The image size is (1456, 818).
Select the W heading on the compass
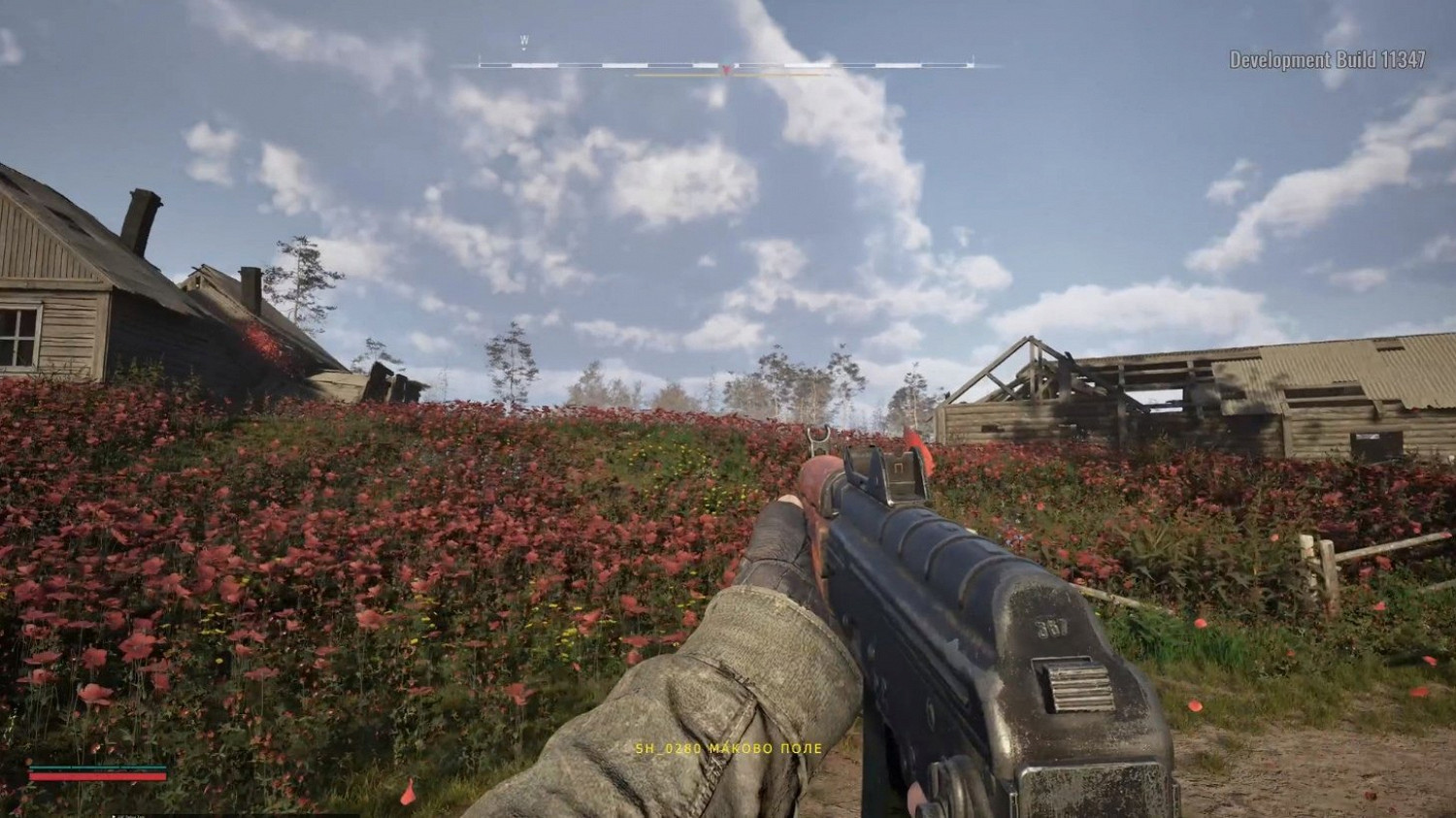click(x=524, y=41)
